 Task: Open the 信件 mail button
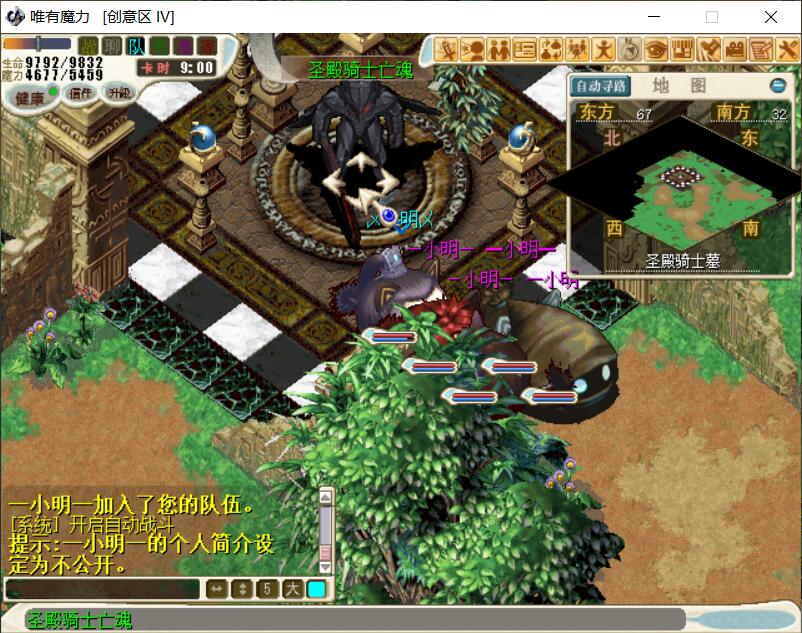81,92
